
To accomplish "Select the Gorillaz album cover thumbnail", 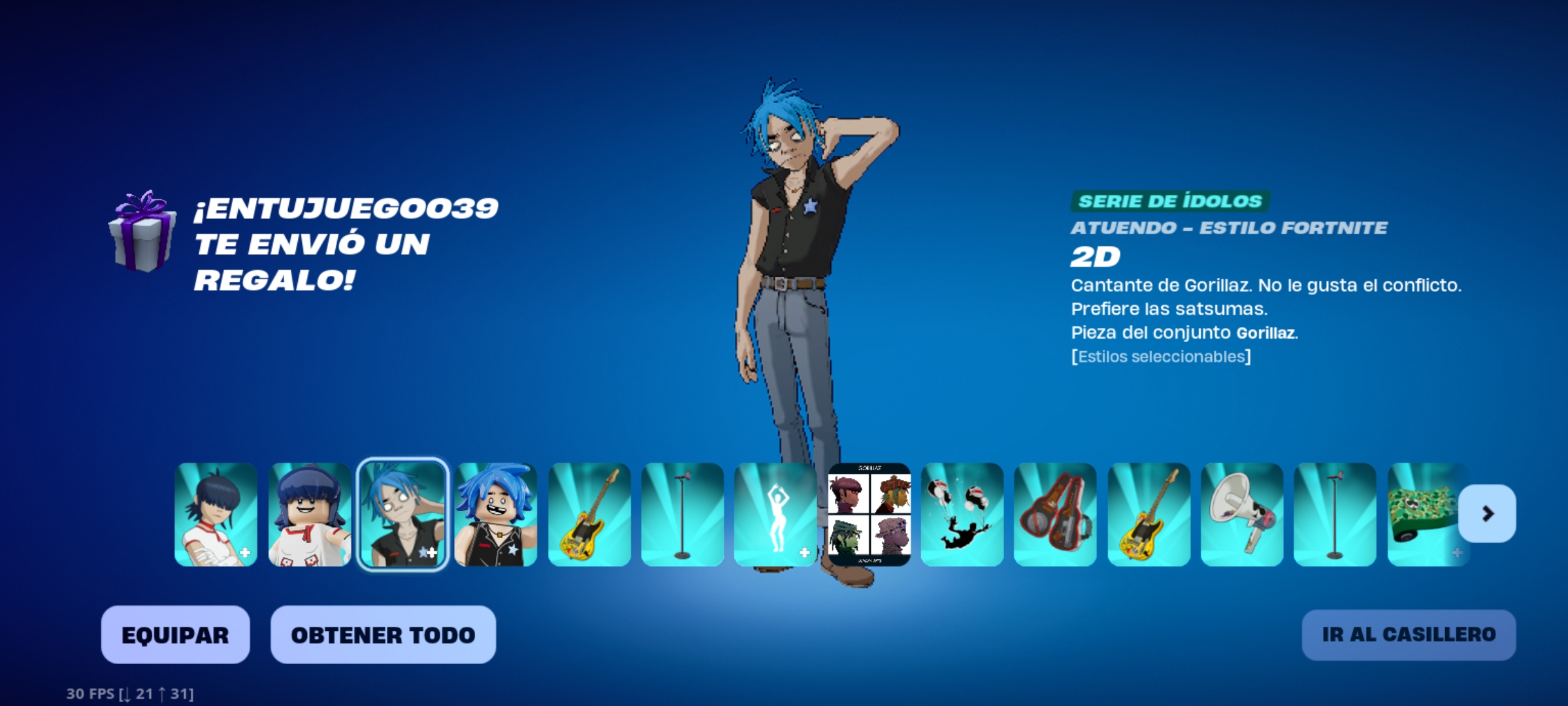I will click(x=869, y=514).
